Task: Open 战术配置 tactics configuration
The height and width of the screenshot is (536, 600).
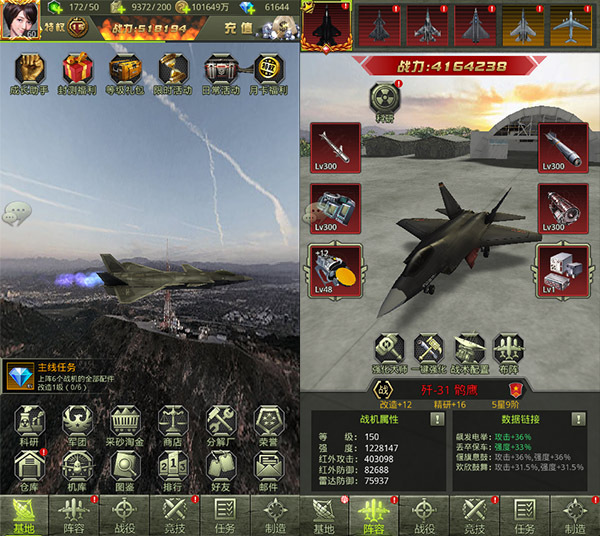Action: click(x=472, y=352)
